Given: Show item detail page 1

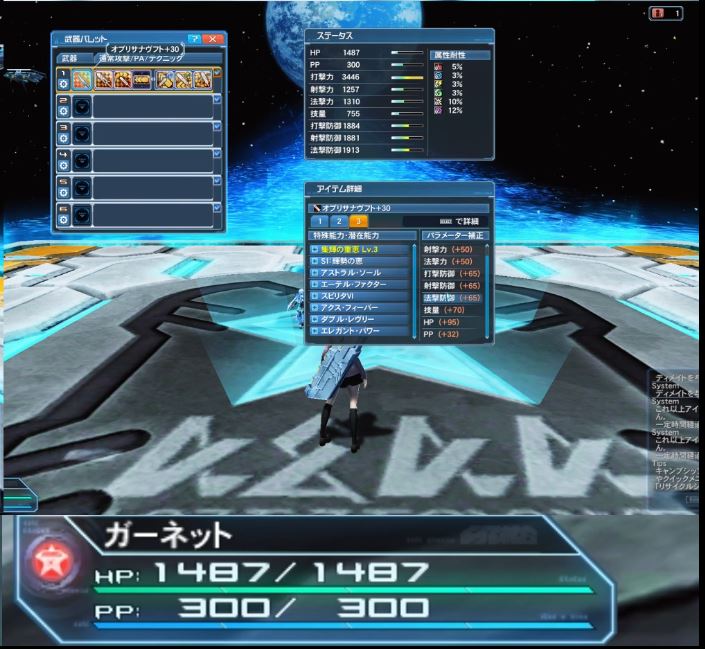Looking at the screenshot, I should [x=321, y=220].
